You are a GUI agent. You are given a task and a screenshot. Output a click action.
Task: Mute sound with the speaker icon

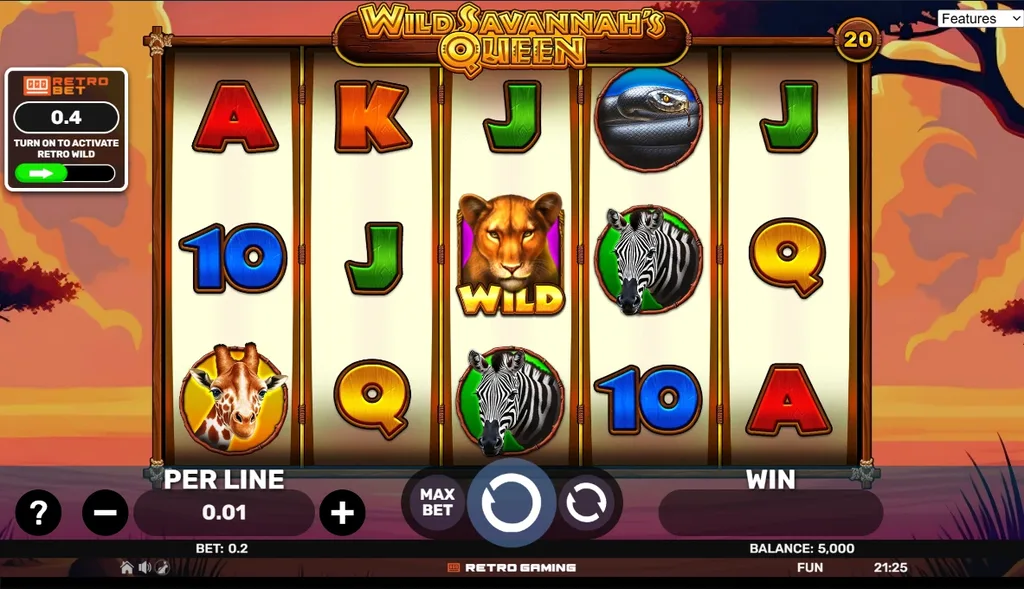144,567
